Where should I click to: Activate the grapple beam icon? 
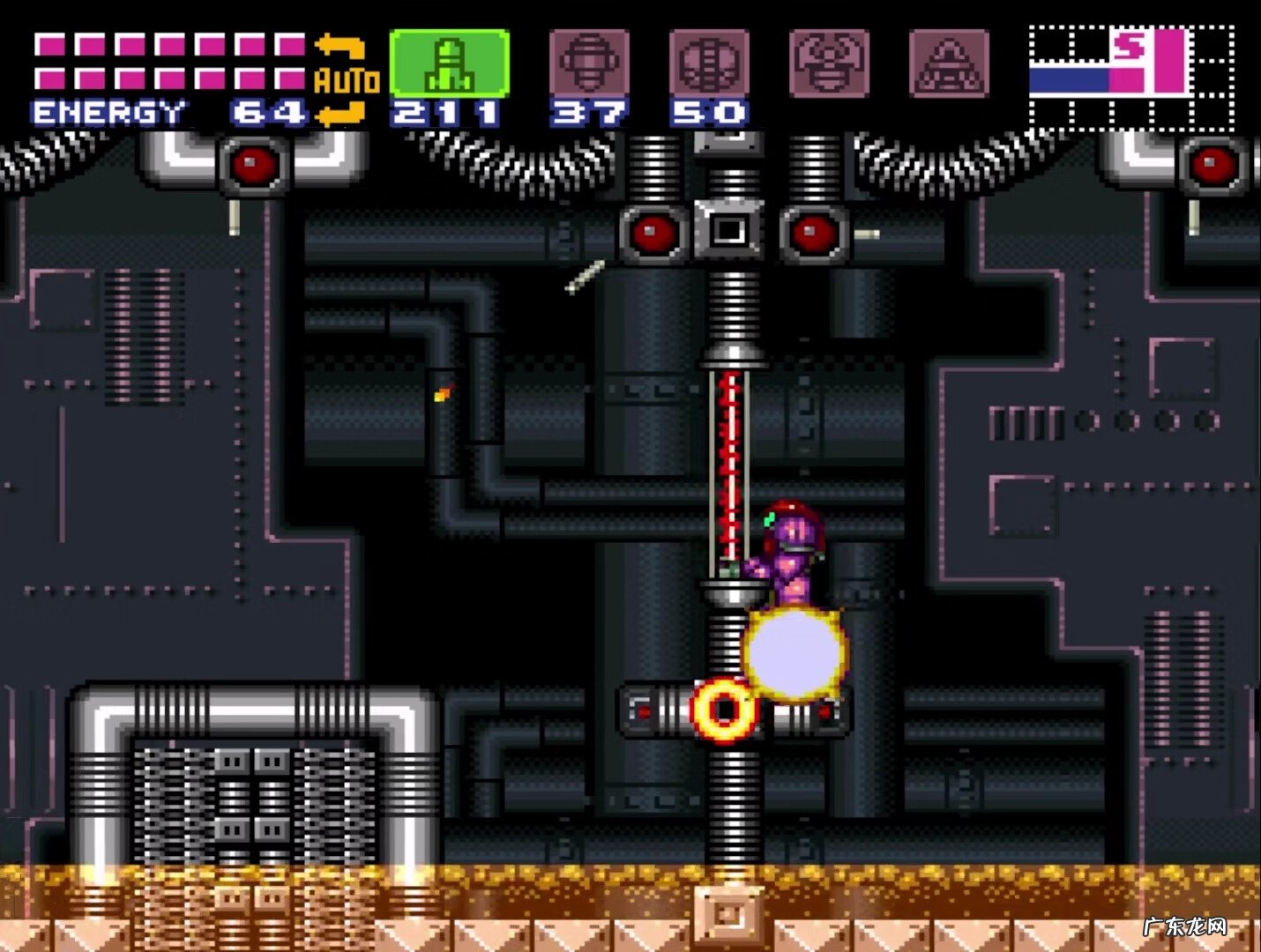[x=829, y=63]
